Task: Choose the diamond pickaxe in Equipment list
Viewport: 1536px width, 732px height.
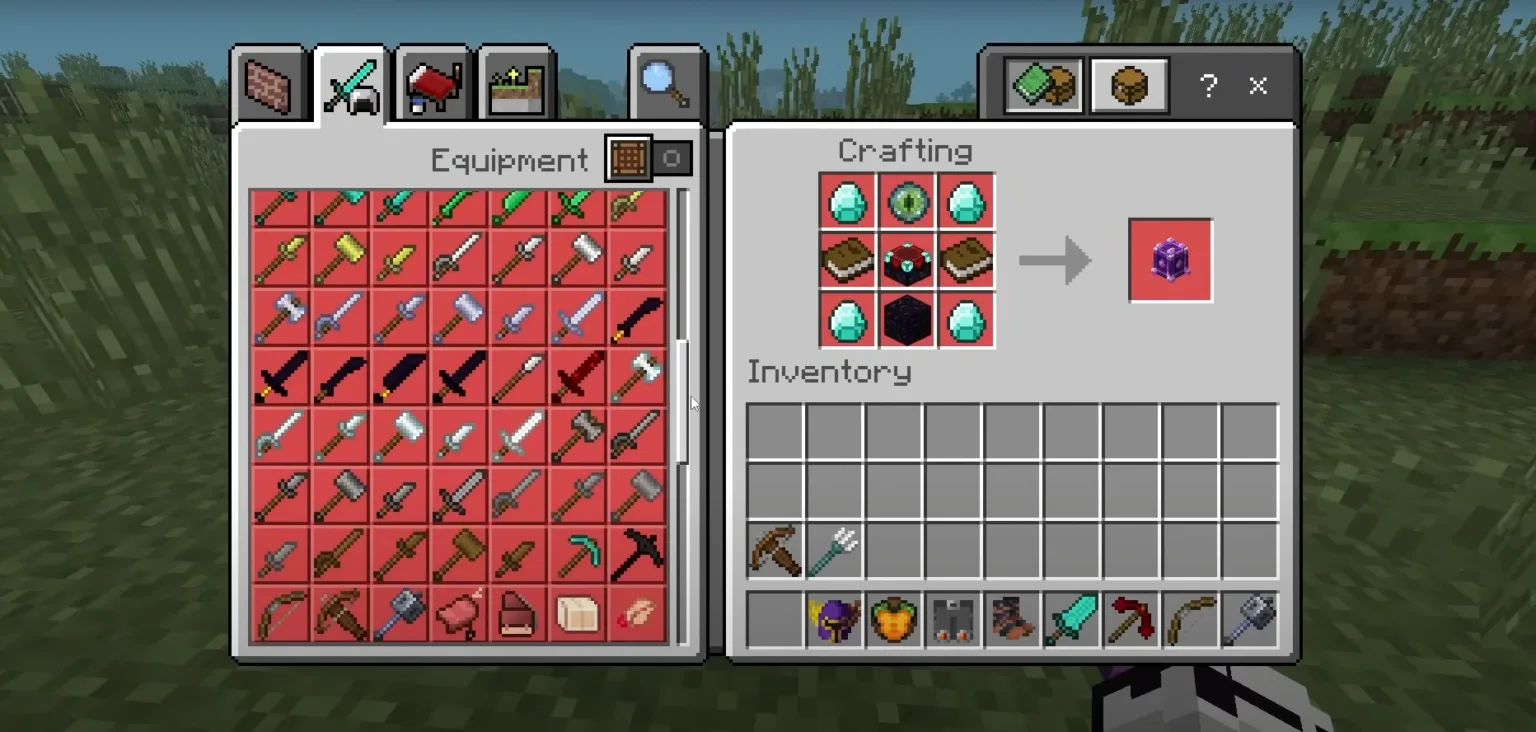Action: [x=577, y=554]
